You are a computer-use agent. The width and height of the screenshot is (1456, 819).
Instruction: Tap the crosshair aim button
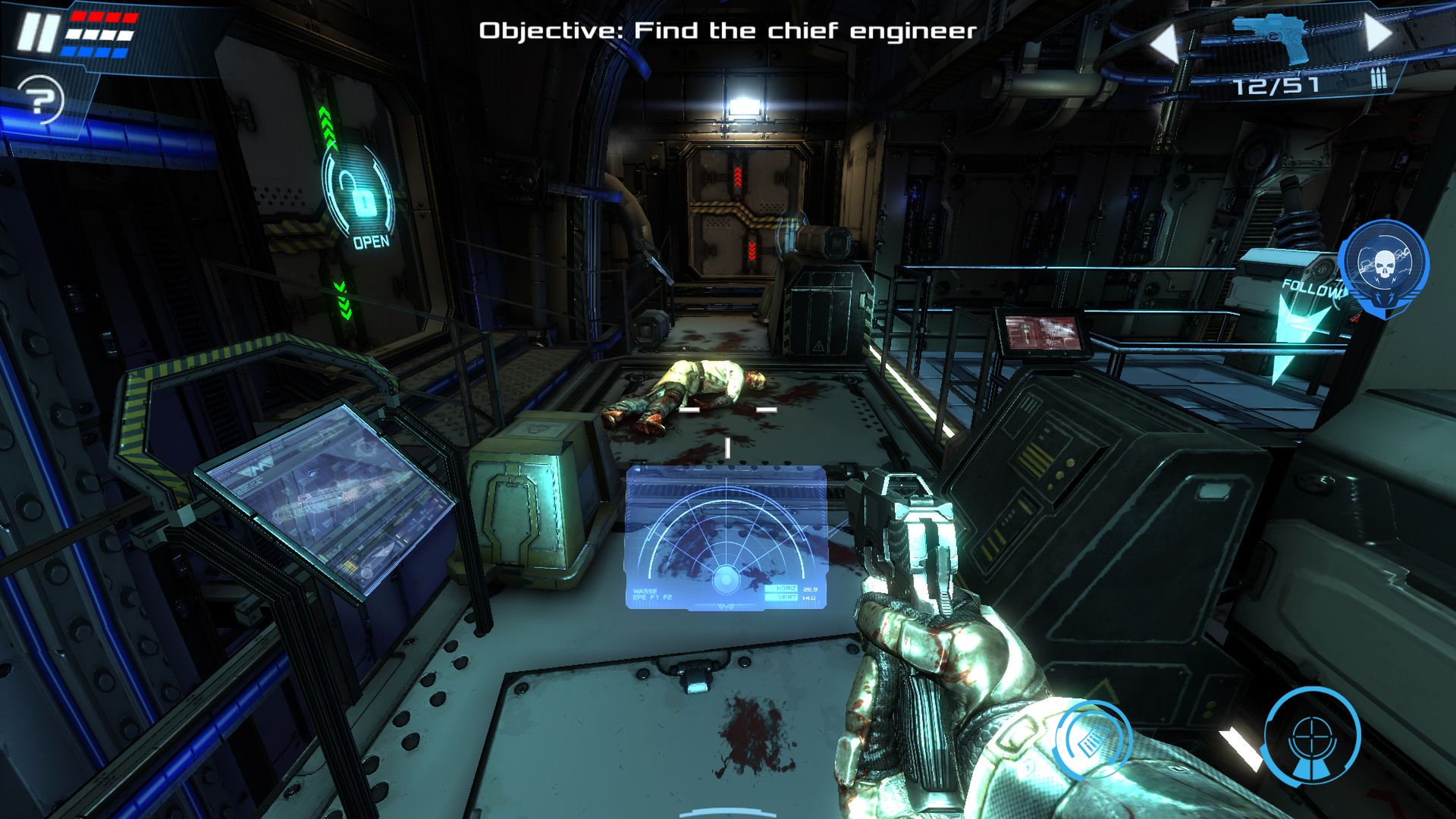tap(1312, 734)
